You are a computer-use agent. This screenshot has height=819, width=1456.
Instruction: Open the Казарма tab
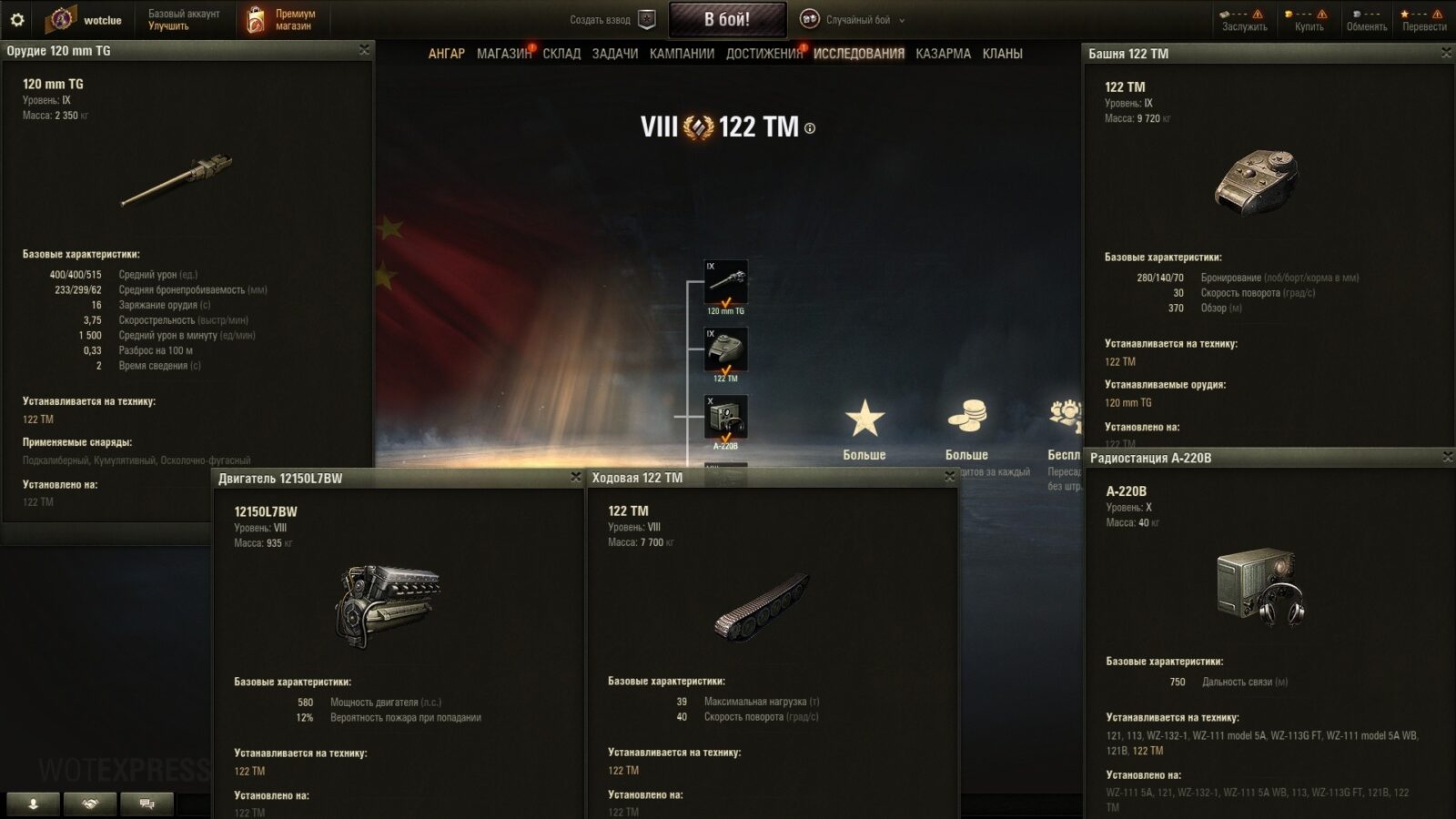(x=943, y=54)
